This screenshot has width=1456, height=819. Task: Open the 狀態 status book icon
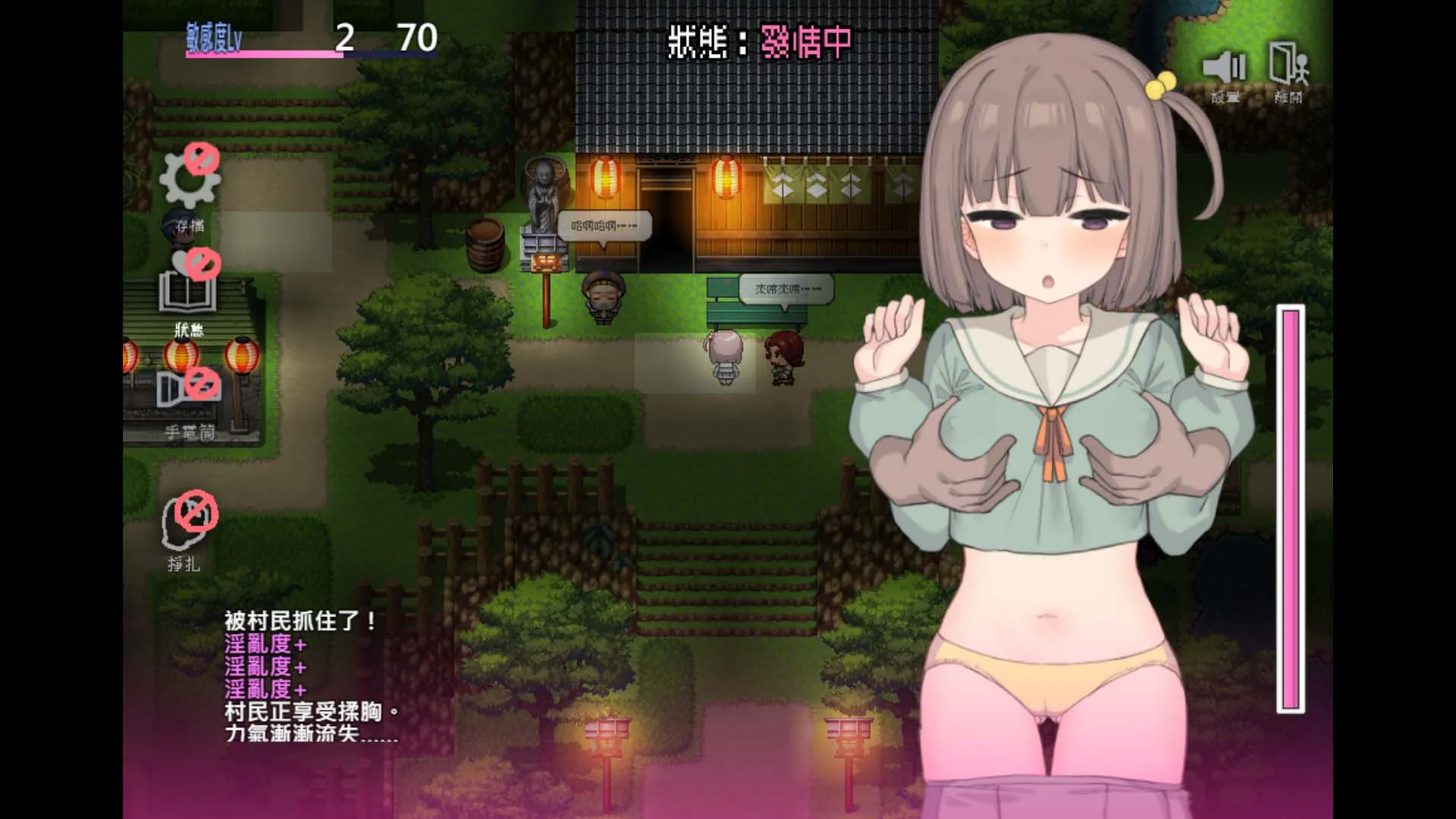187,292
